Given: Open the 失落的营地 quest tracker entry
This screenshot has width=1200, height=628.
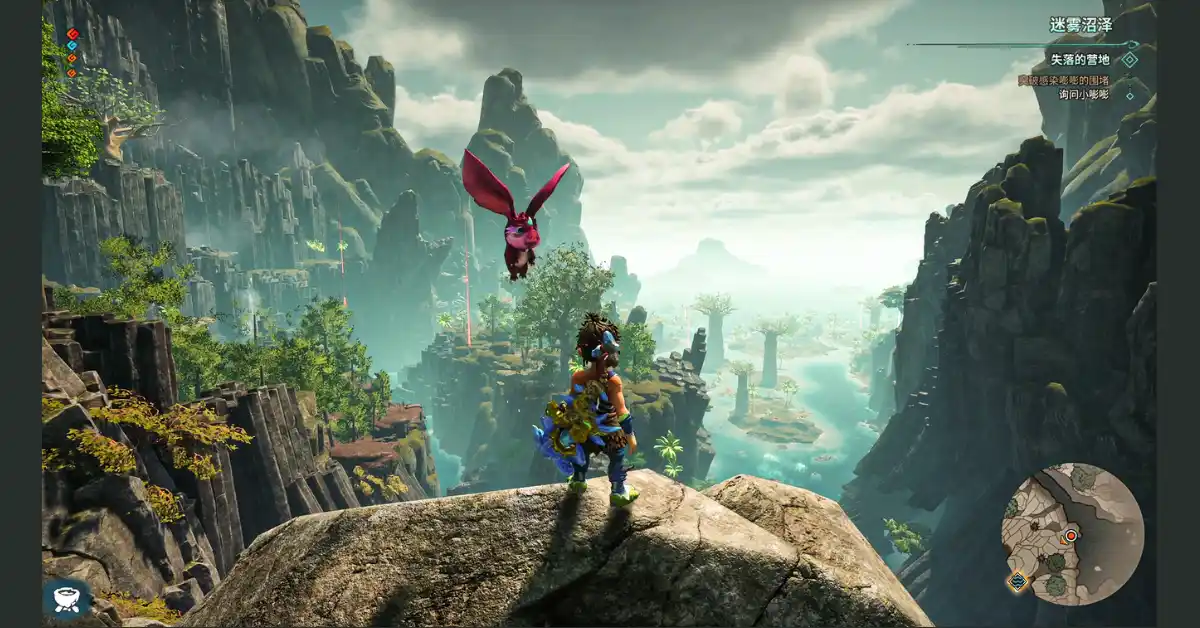Looking at the screenshot, I should [x=1080, y=60].
